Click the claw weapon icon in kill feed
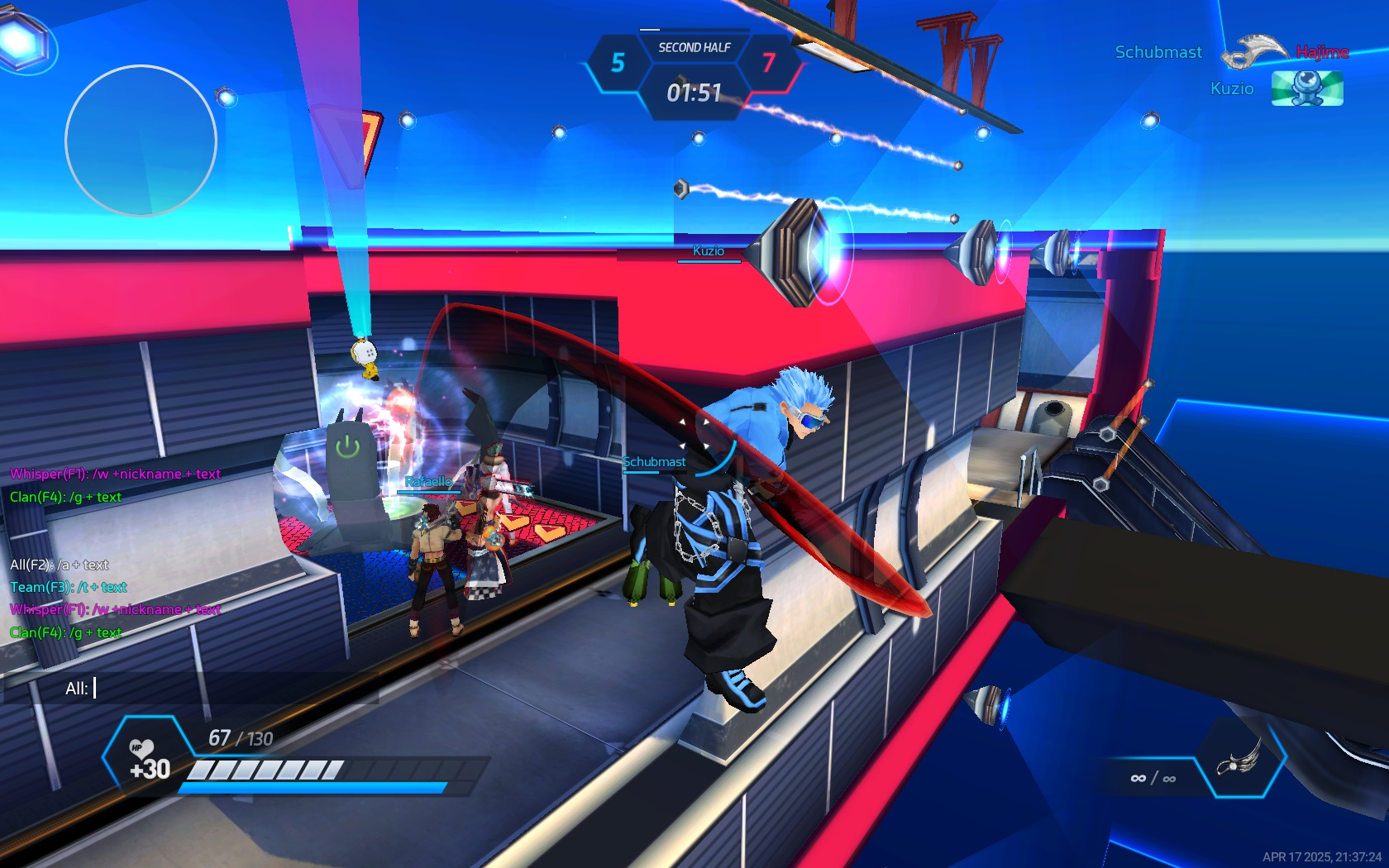1389x868 pixels. (x=1253, y=50)
